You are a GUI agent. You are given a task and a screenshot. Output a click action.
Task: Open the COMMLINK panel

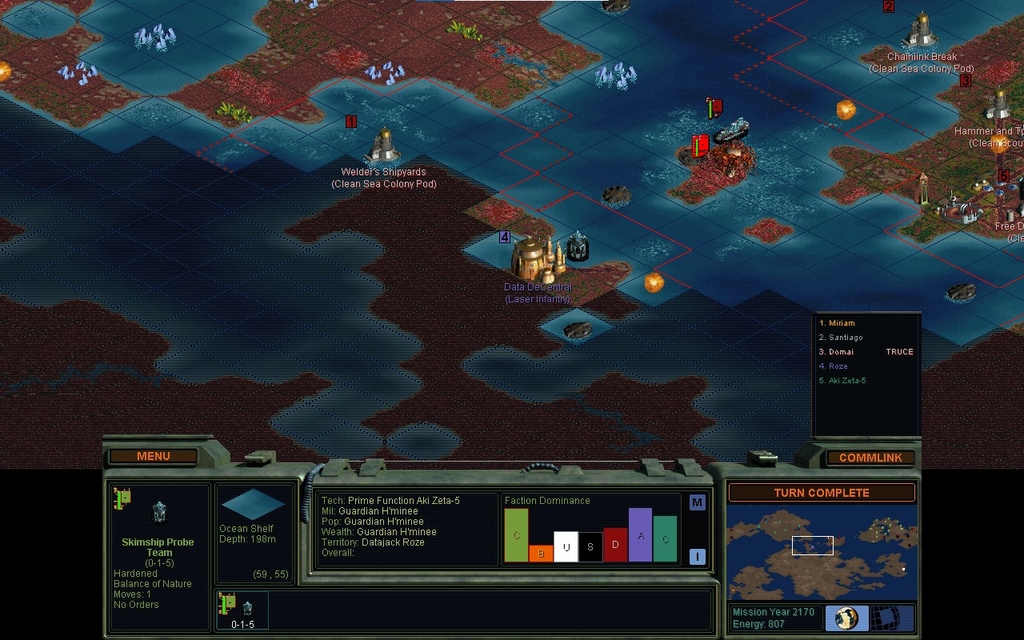[x=869, y=457]
